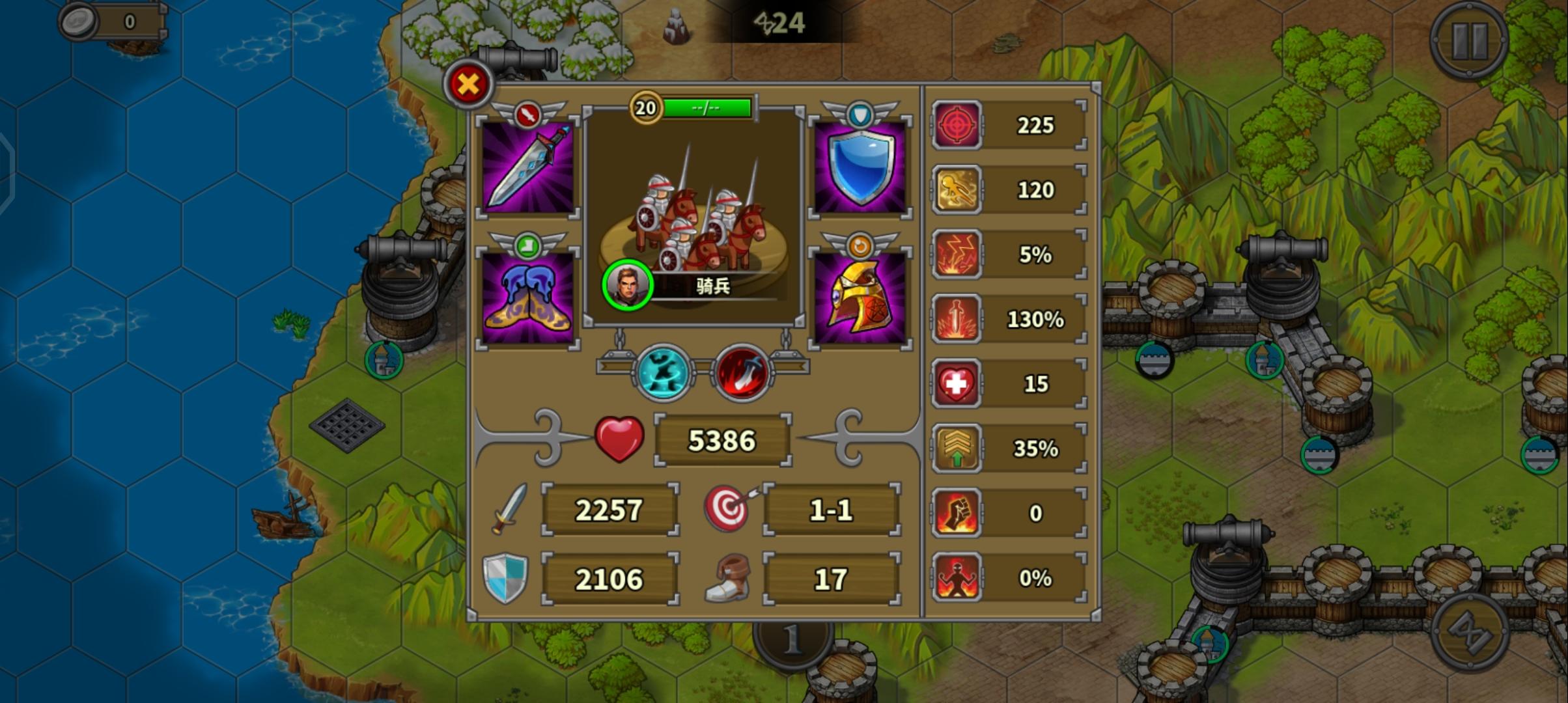Click the heart HP value field showing 5386
The width and height of the screenshot is (1568, 703).
click(x=723, y=440)
